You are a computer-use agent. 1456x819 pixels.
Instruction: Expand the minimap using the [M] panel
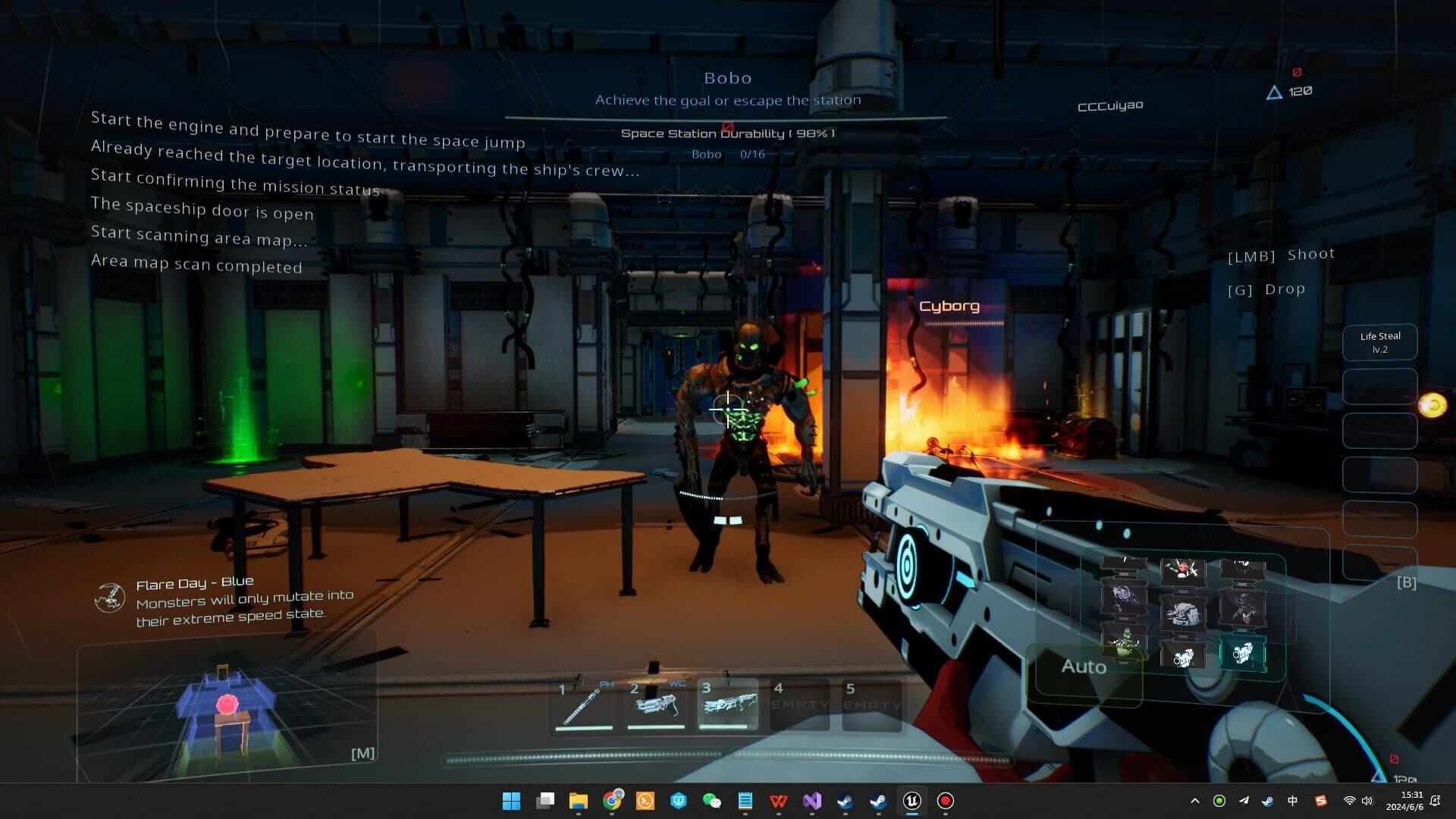[x=363, y=752]
